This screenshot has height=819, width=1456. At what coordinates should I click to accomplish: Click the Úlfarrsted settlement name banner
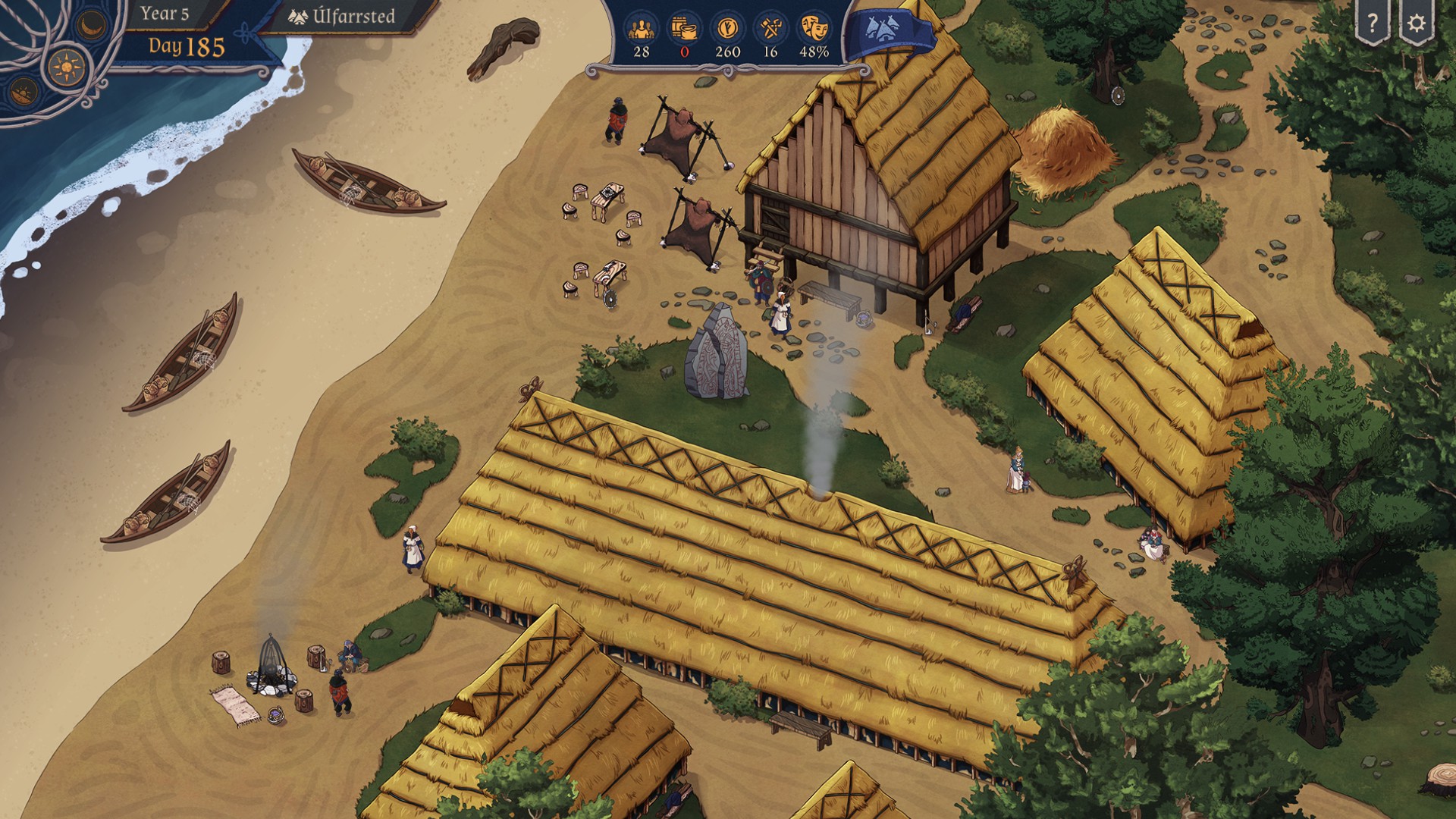[344, 17]
